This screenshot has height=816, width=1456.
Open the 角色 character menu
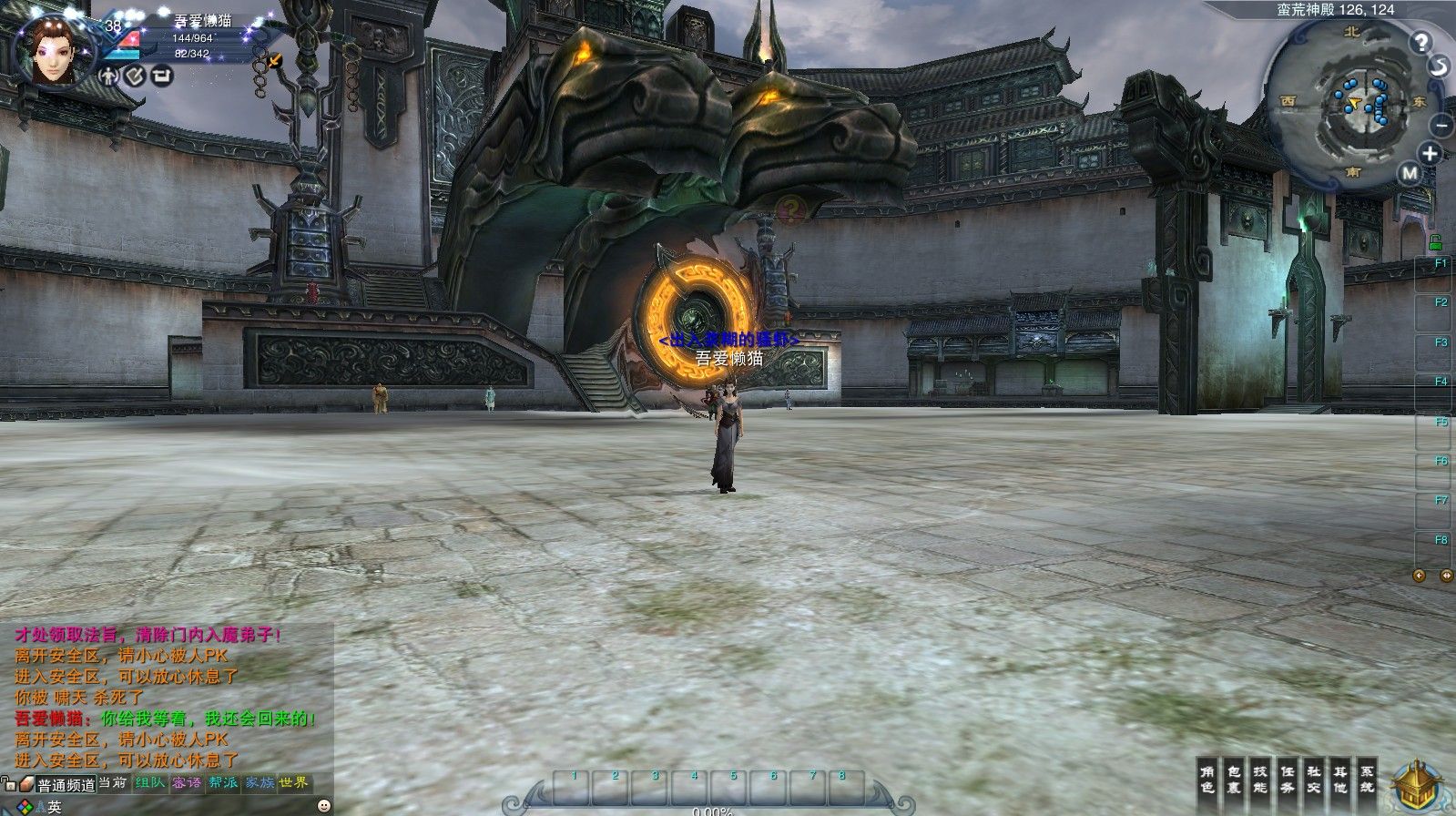pos(1207,775)
